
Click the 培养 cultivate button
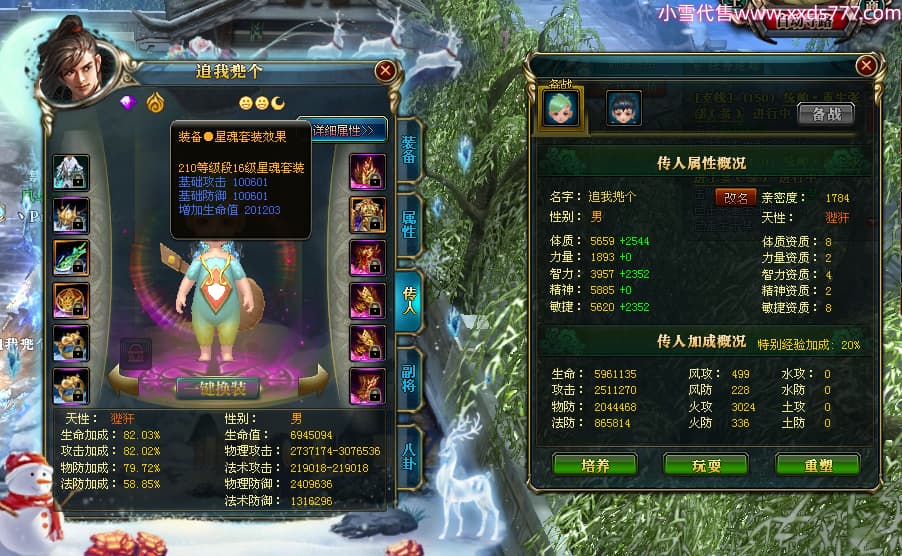[594, 465]
